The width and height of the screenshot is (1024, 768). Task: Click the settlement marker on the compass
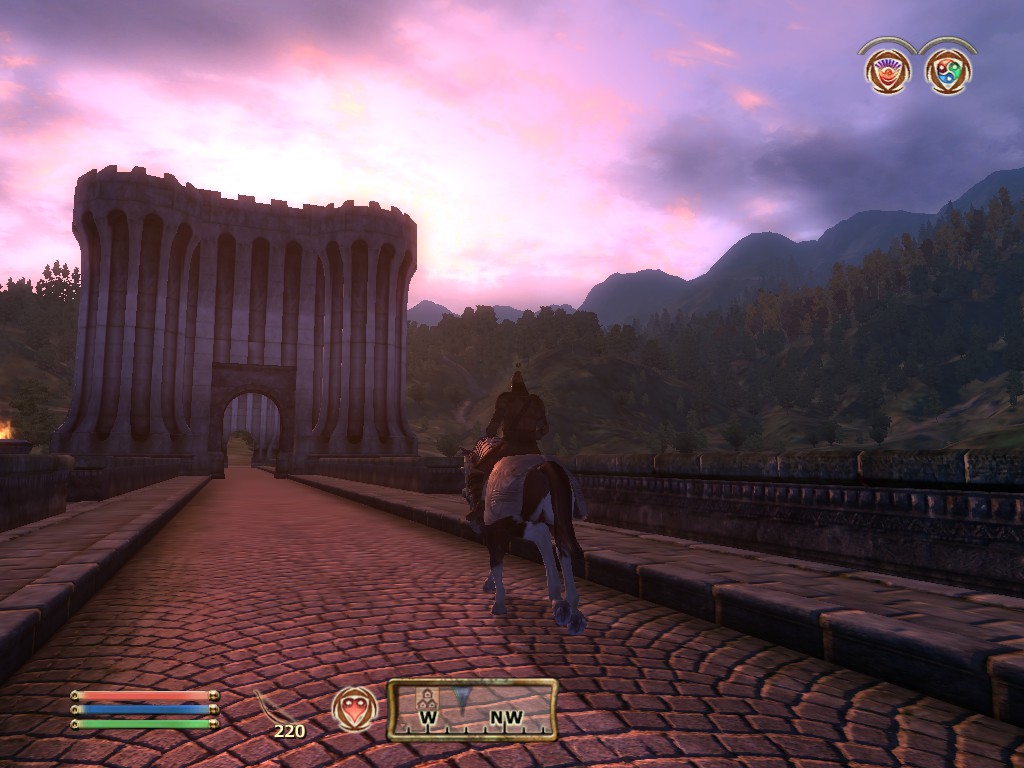coord(427,697)
